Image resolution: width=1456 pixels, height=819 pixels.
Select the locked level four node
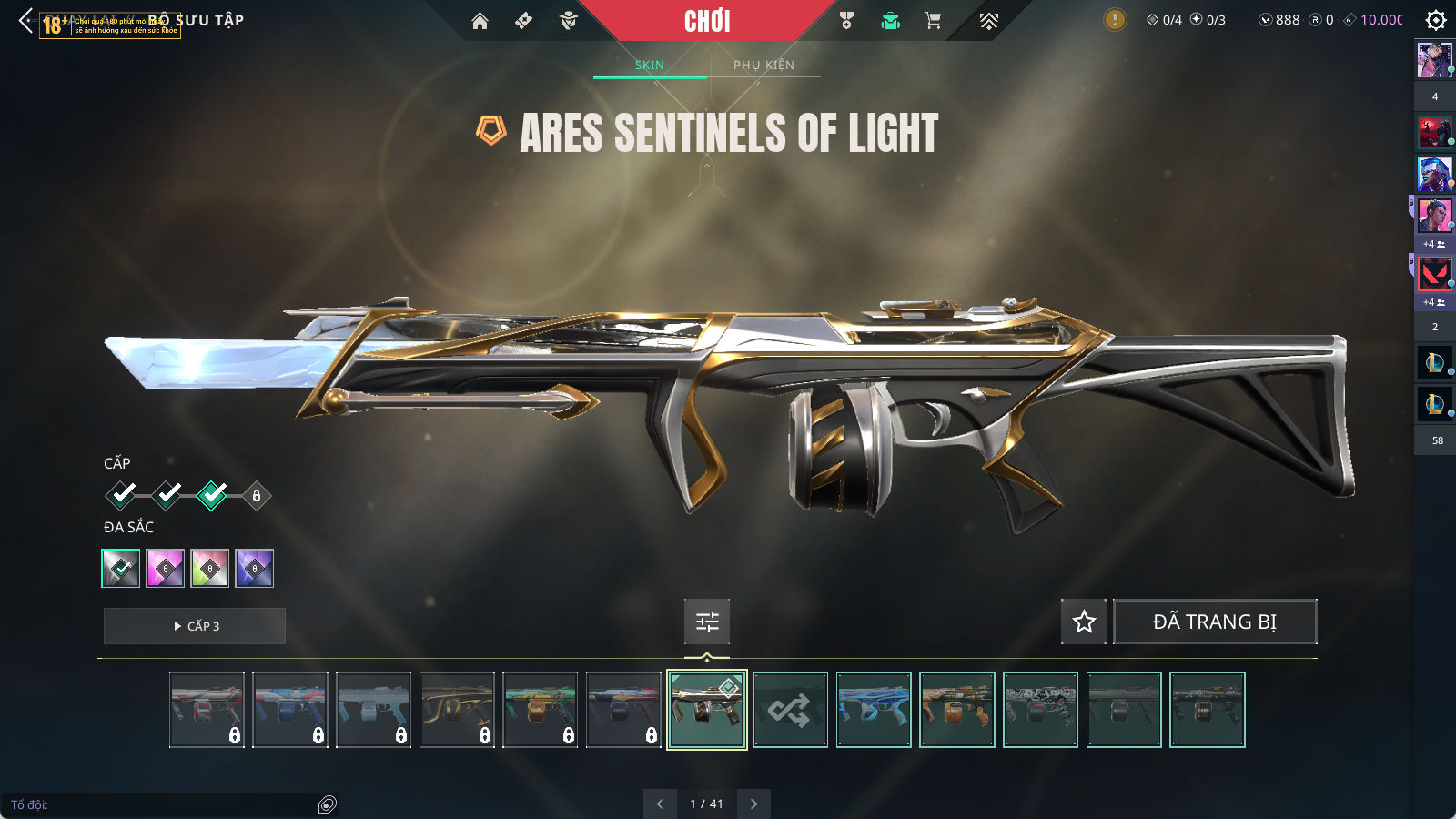[257, 496]
